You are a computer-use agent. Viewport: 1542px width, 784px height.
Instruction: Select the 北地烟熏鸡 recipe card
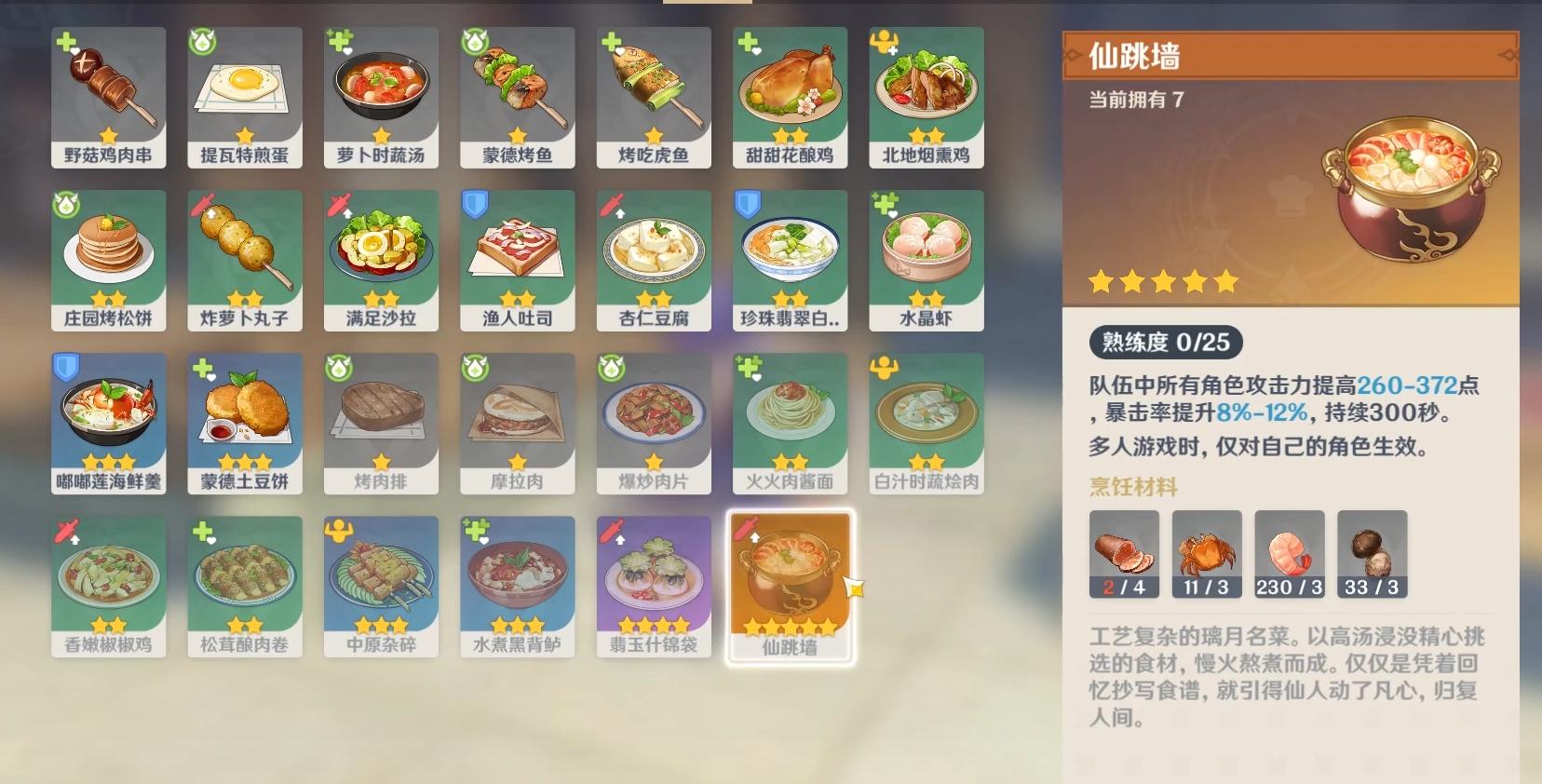click(x=926, y=98)
